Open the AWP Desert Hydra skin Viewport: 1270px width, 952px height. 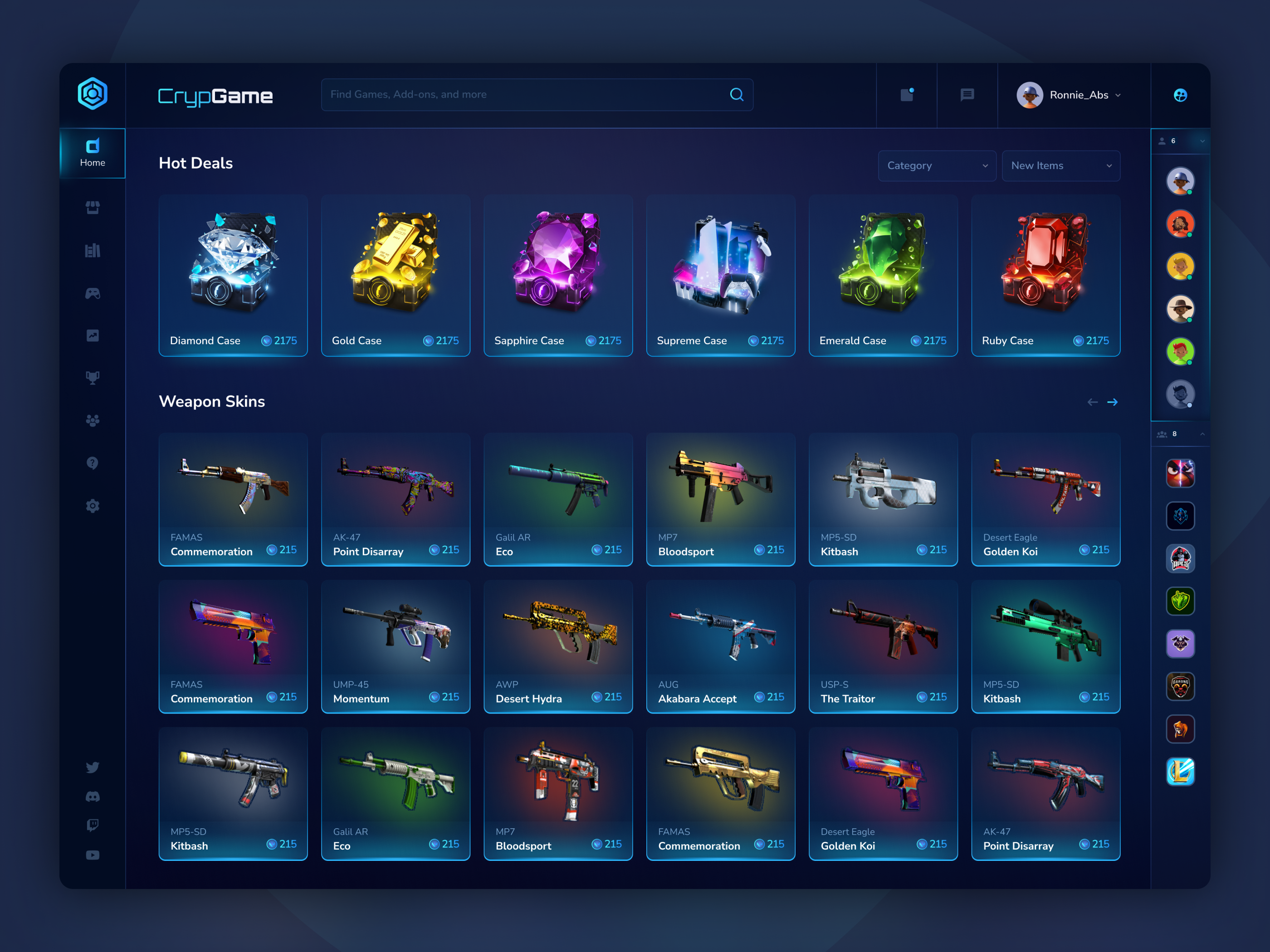558,646
